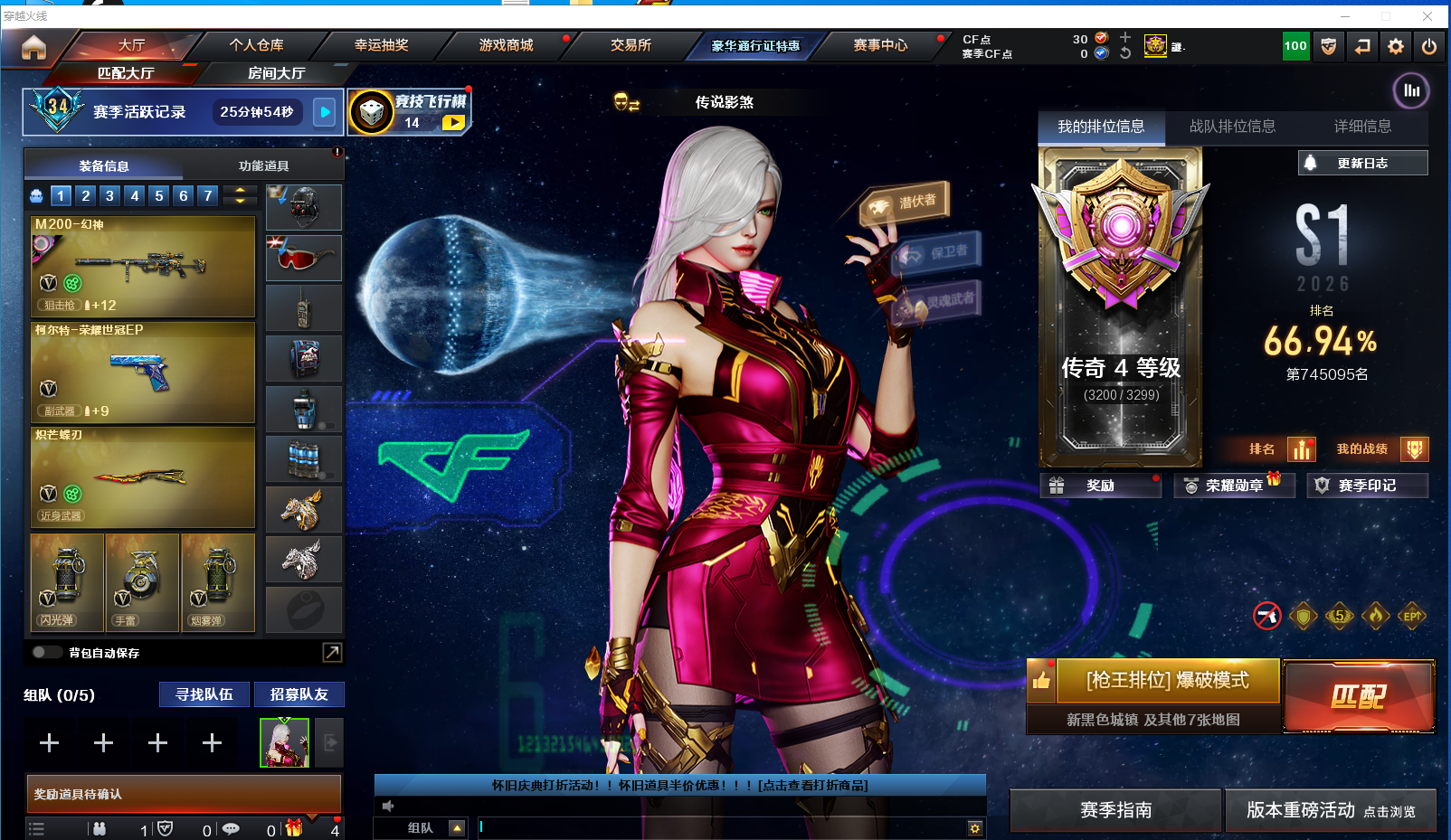
Task: Close the game window
Action: click(x=1427, y=16)
